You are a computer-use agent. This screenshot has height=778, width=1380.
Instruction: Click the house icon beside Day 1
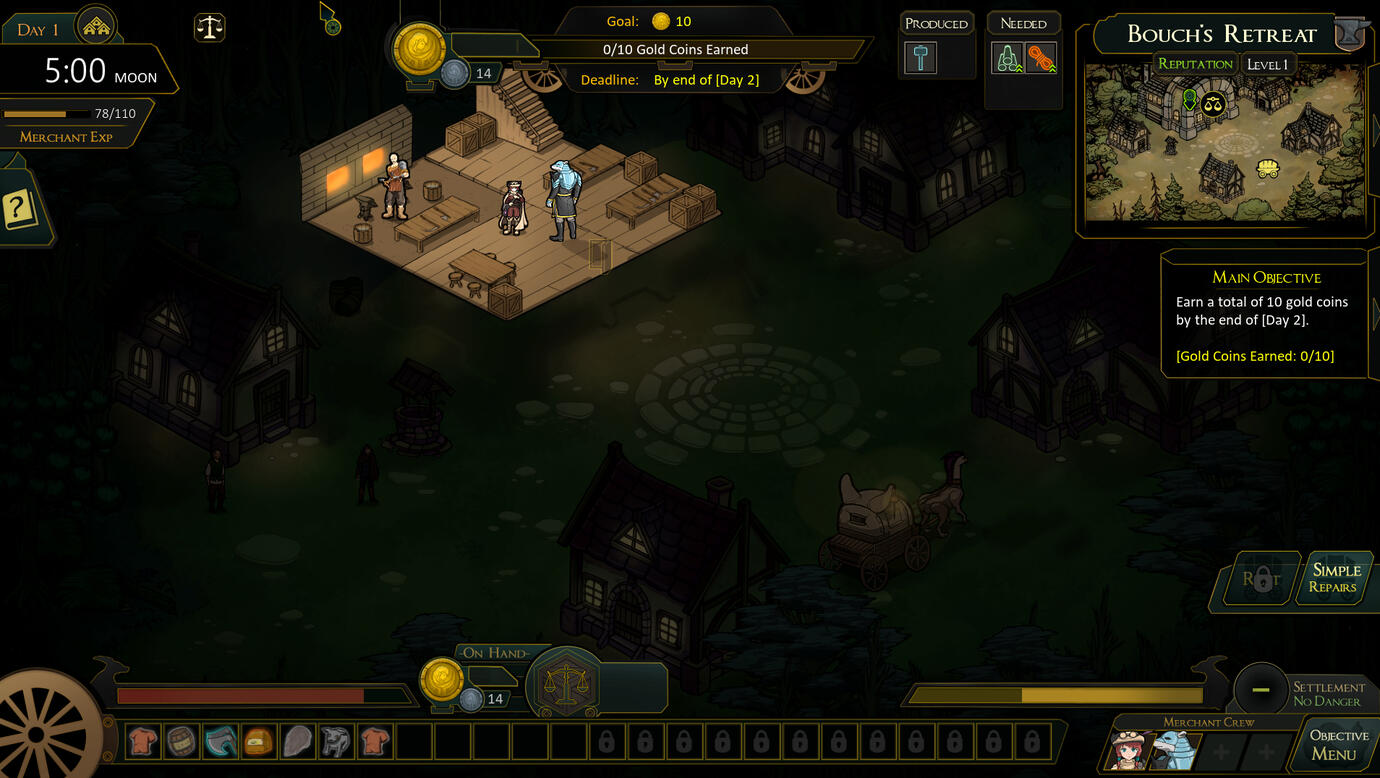[x=96, y=27]
